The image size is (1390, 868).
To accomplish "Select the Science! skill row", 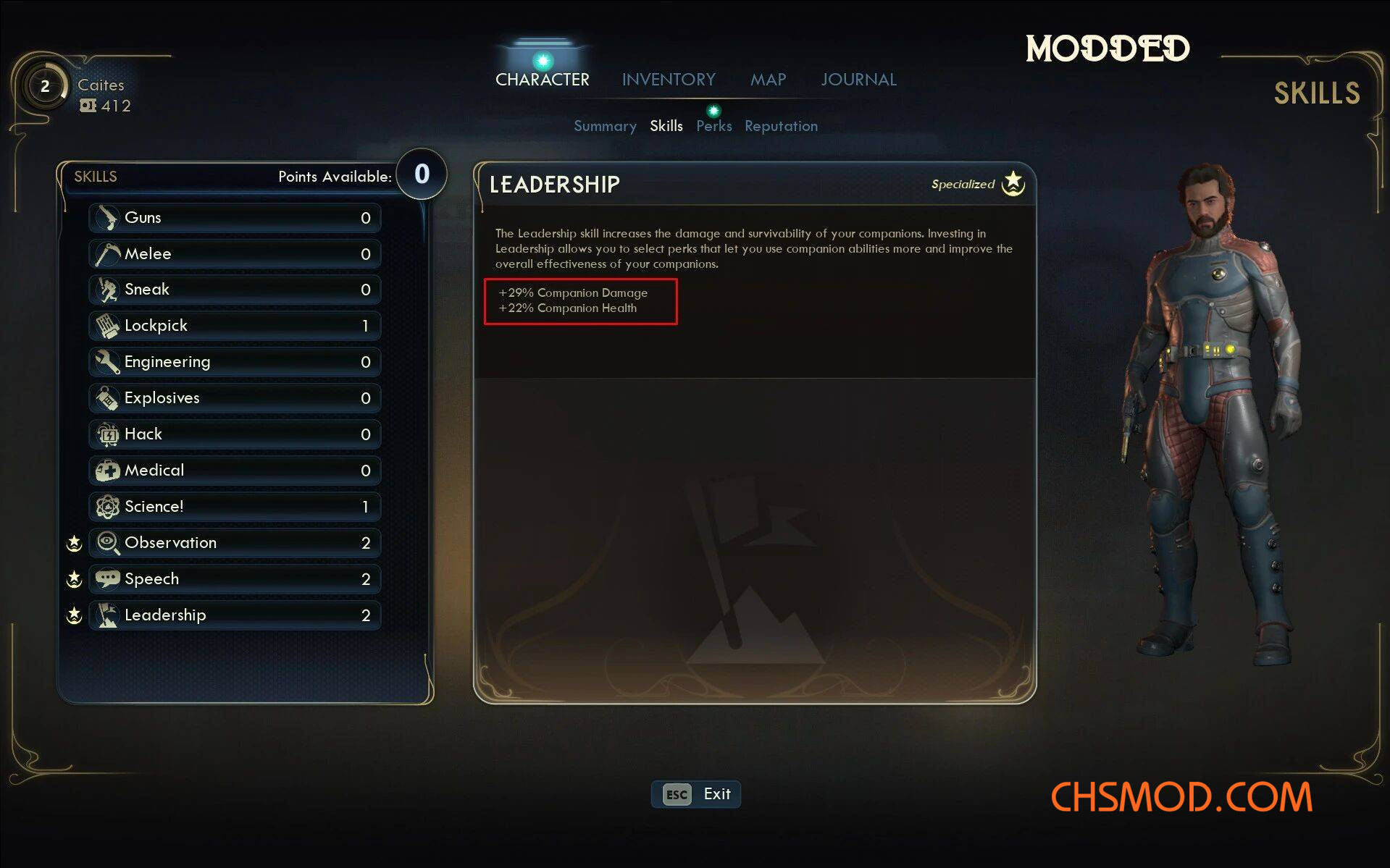I will tap(235, 507).
